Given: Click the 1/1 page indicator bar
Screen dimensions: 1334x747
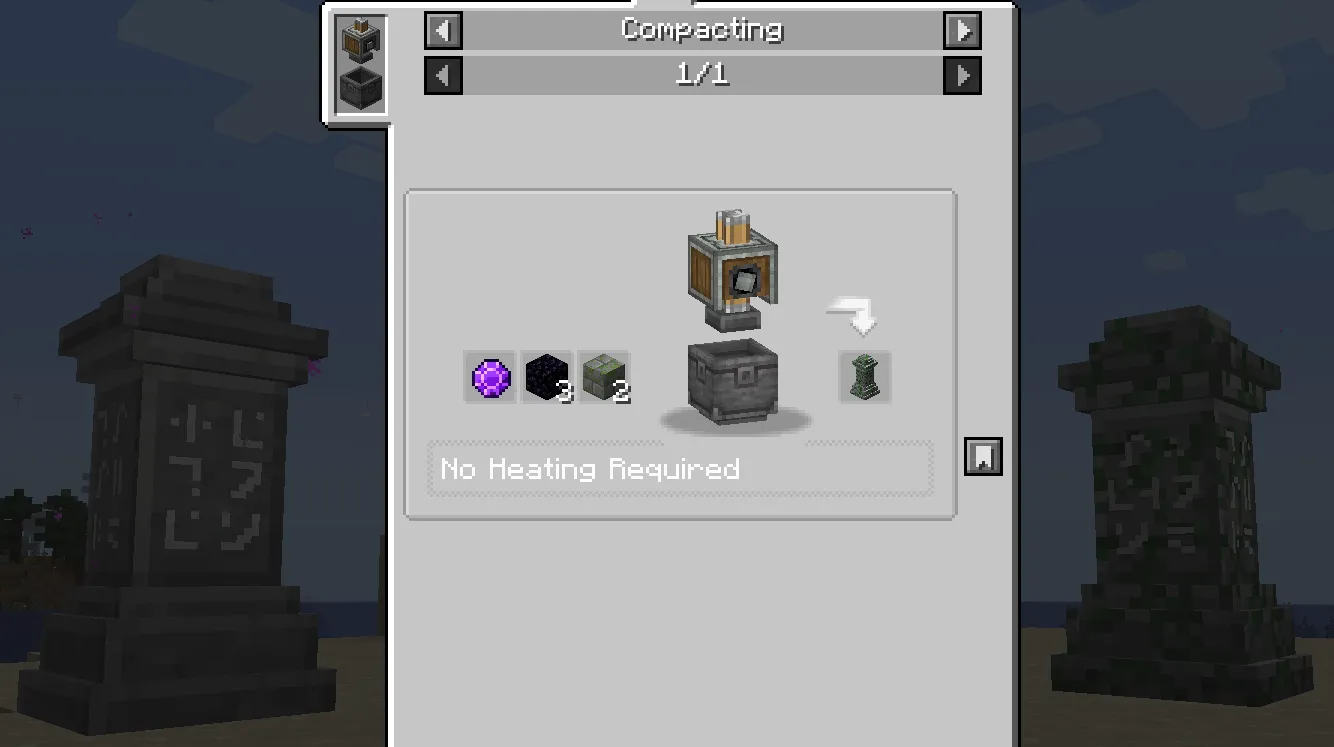Looking at the screenshot, I should pos(702,74).
